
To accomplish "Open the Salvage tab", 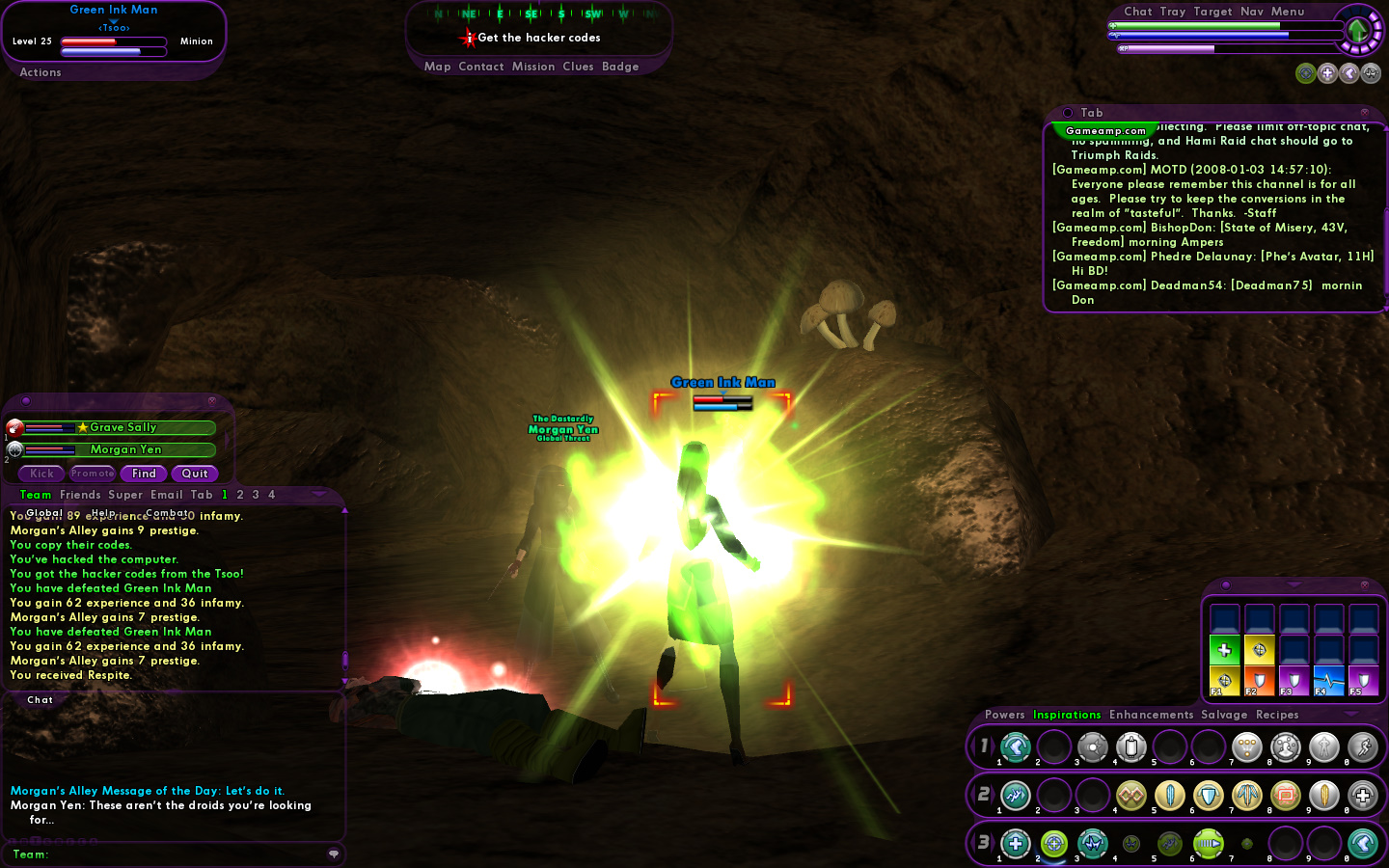I will pos(1224,715).
